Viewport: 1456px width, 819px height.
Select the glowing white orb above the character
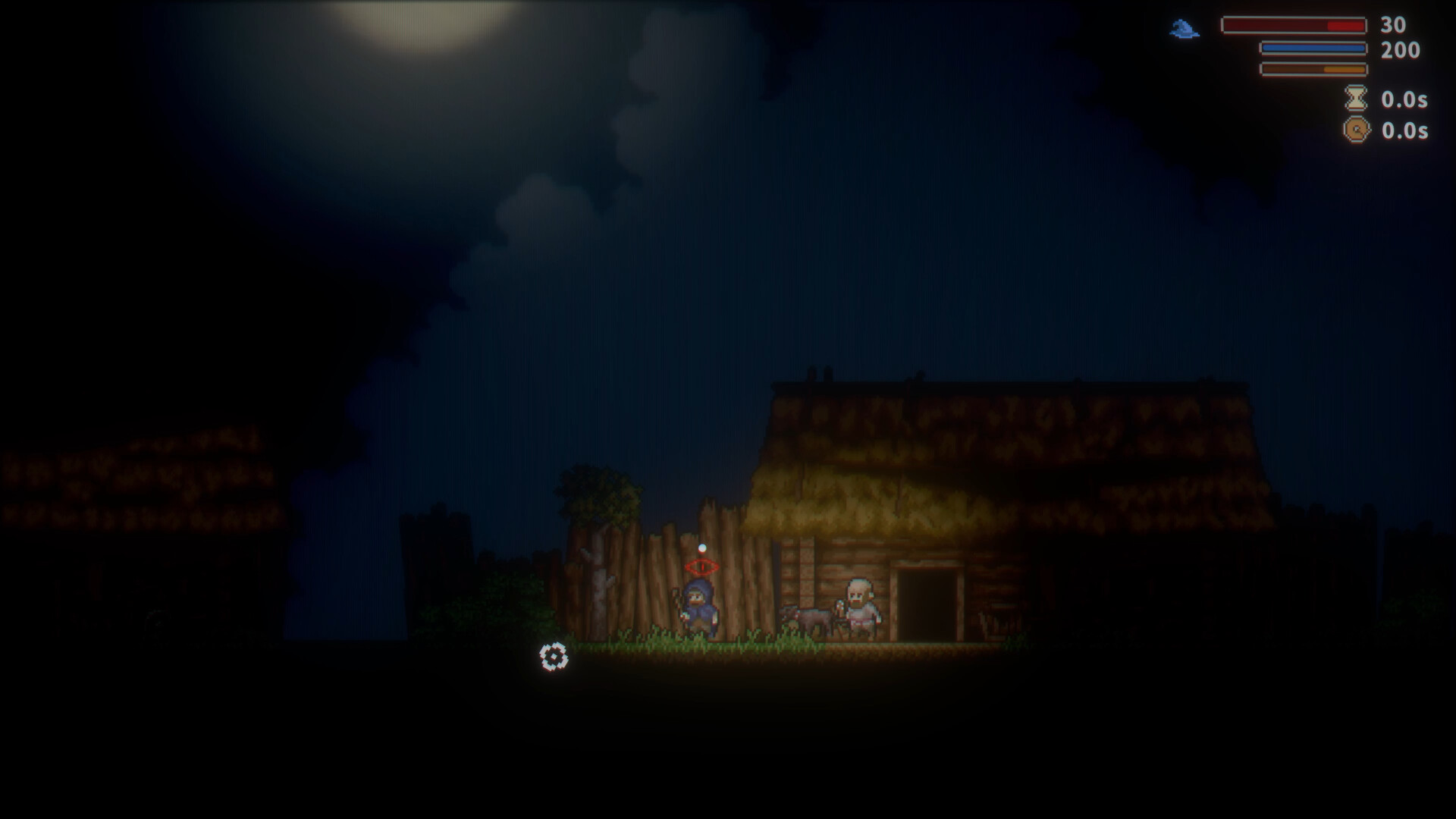pos(701,548)
